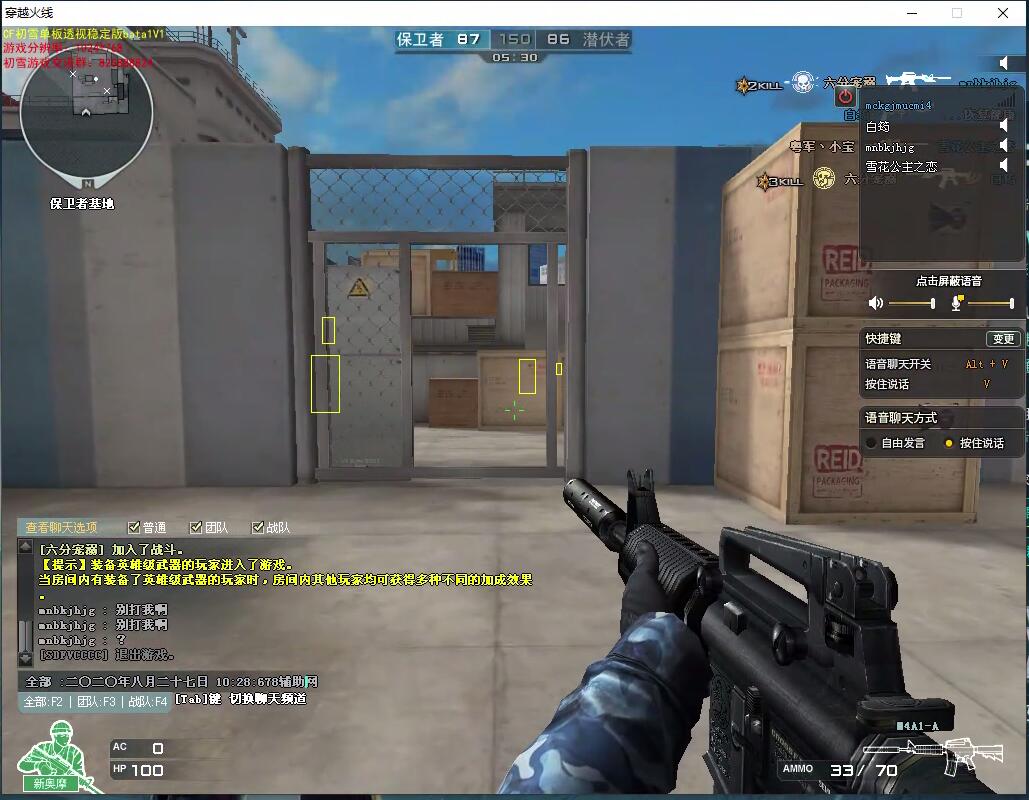Mute voice for player mnbkjhjg
Viewport: 1029px width, 800px height.
[1003, 146]
